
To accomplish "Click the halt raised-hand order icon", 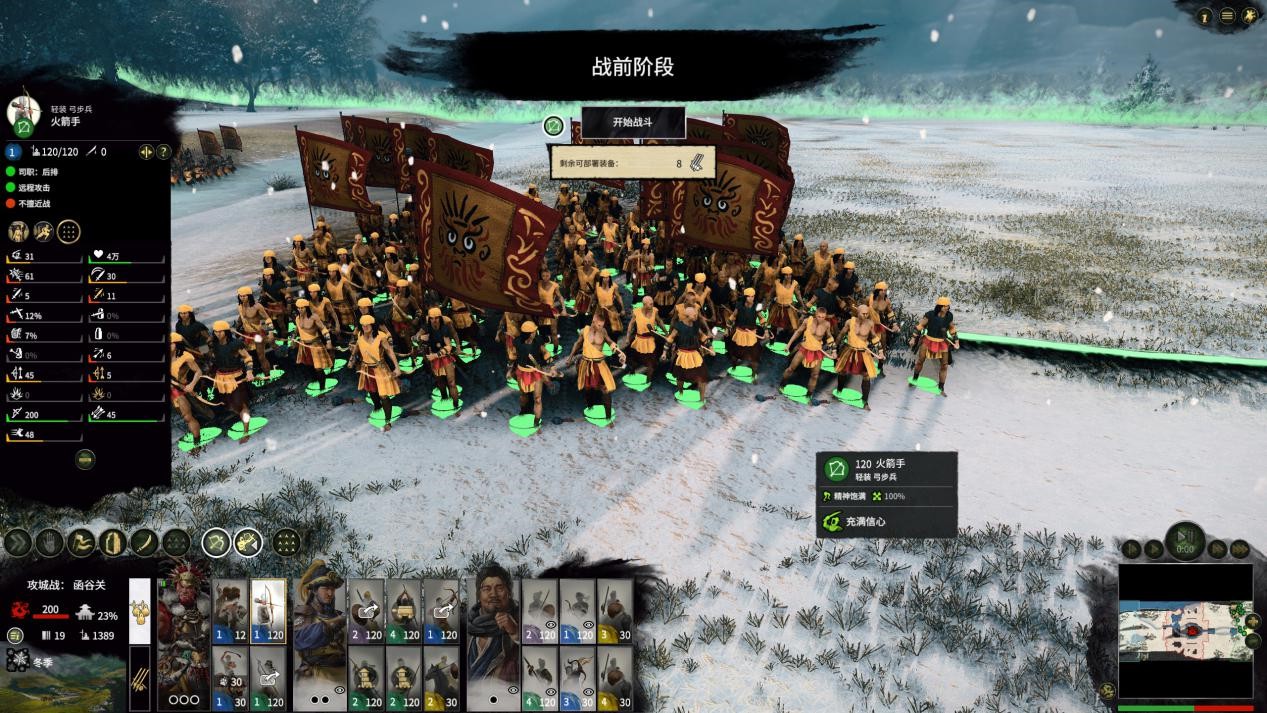I will (49, 542).
